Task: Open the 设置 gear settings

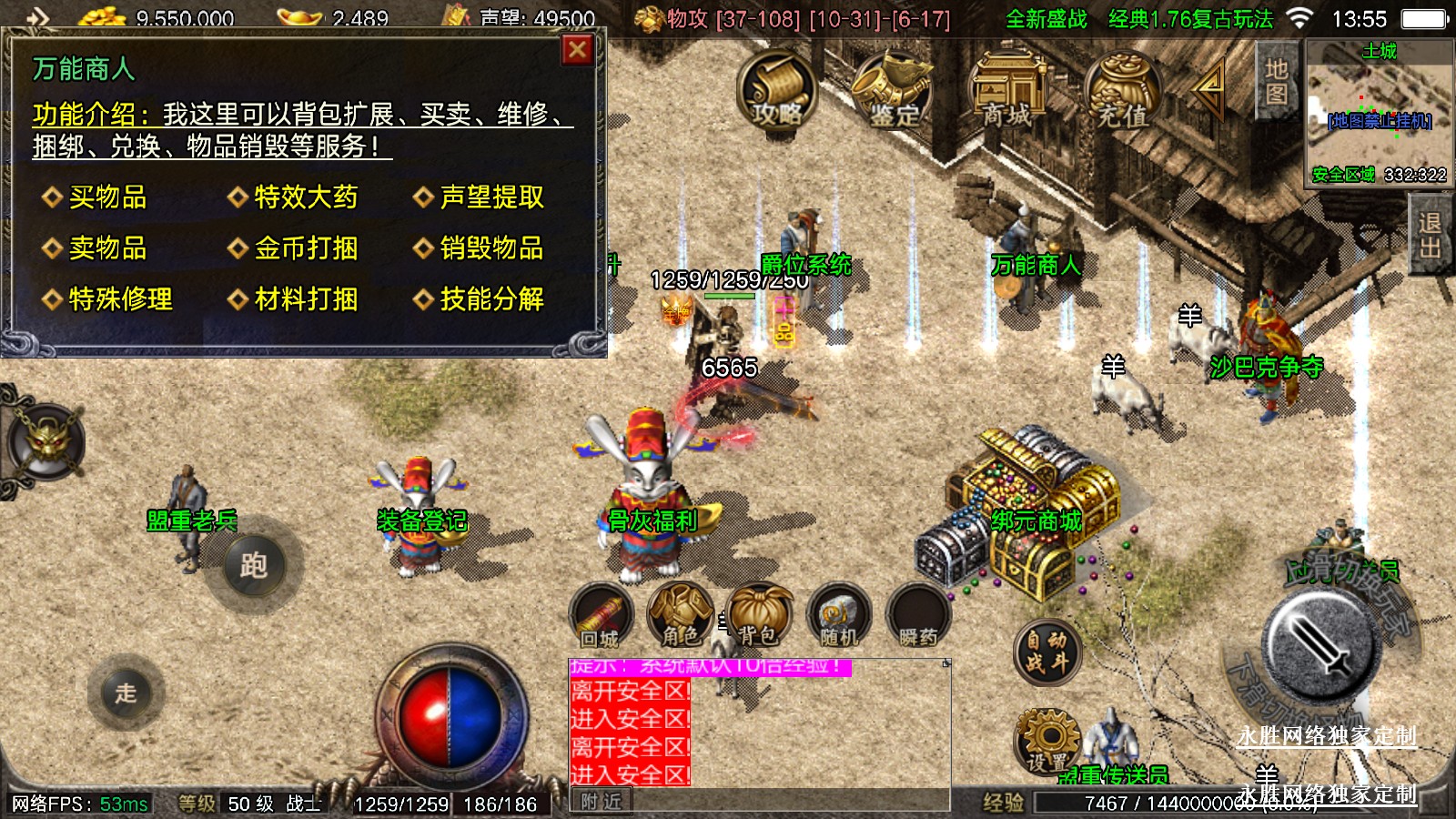Action: (x=1047, y=741)
